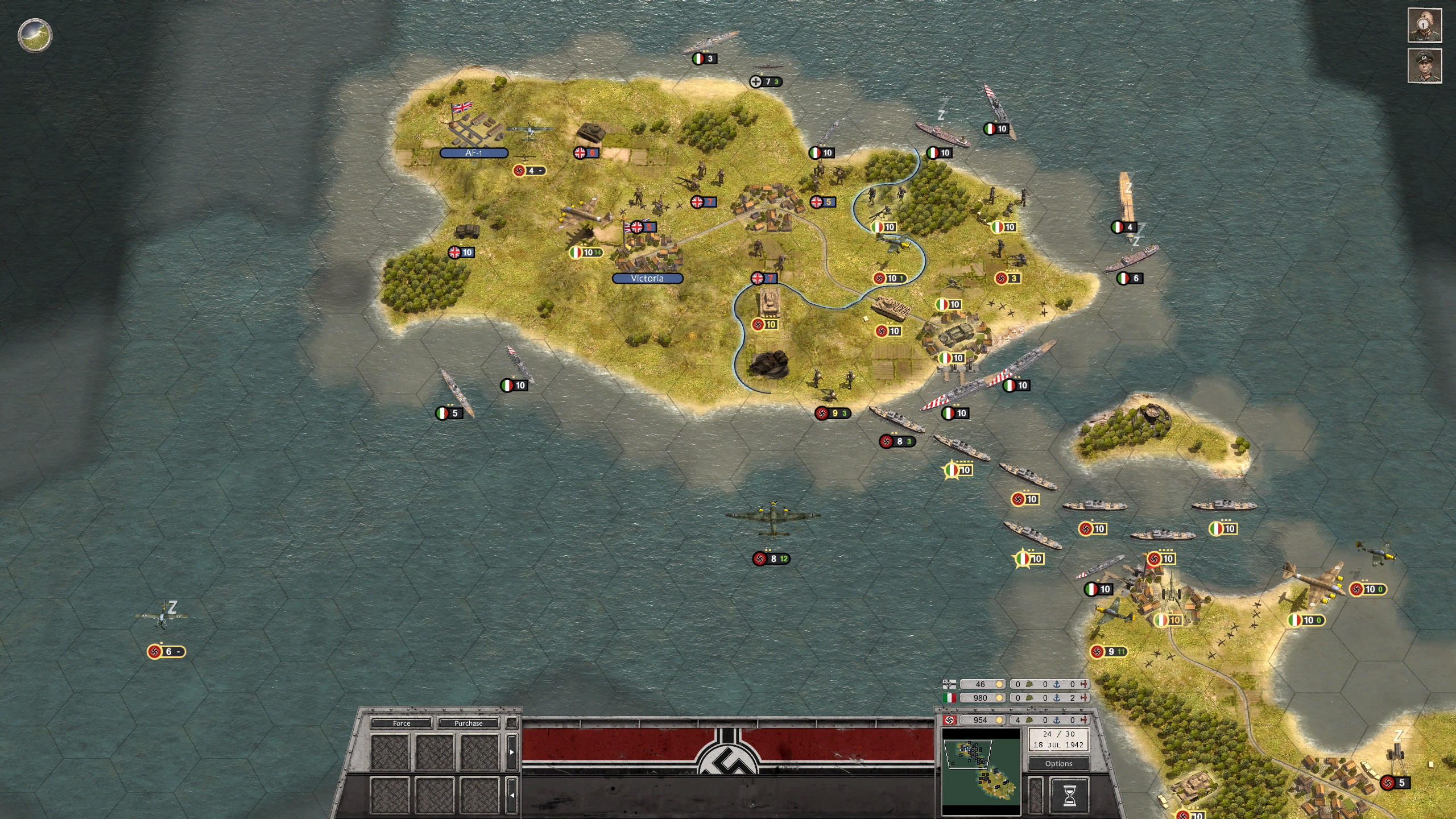Click the small square button beside Purchase
The width and height of the screenshot is (1456, 819).
(x=511, y=723)
